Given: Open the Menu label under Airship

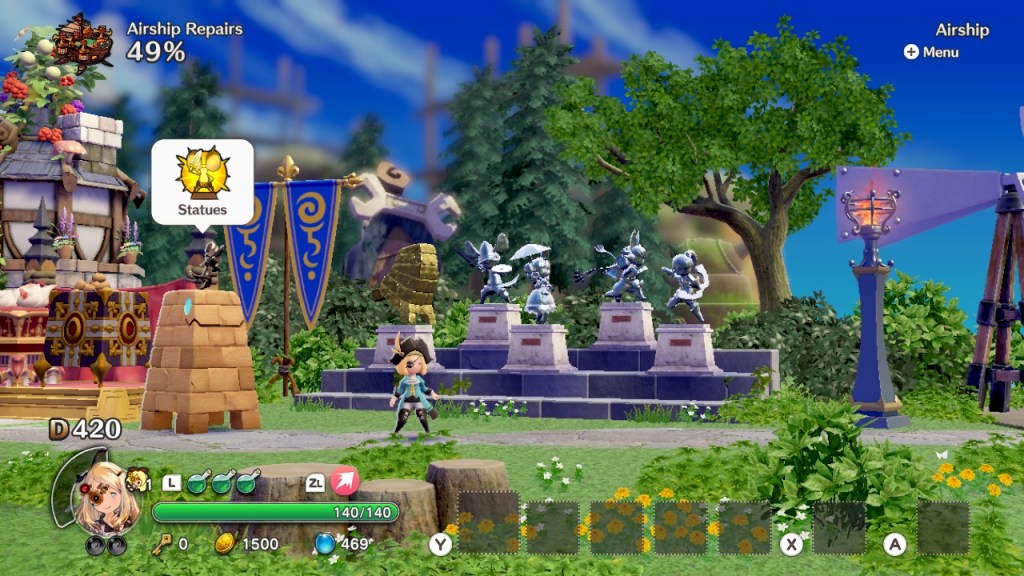Looking at the screenshot, I should [932, 52].
